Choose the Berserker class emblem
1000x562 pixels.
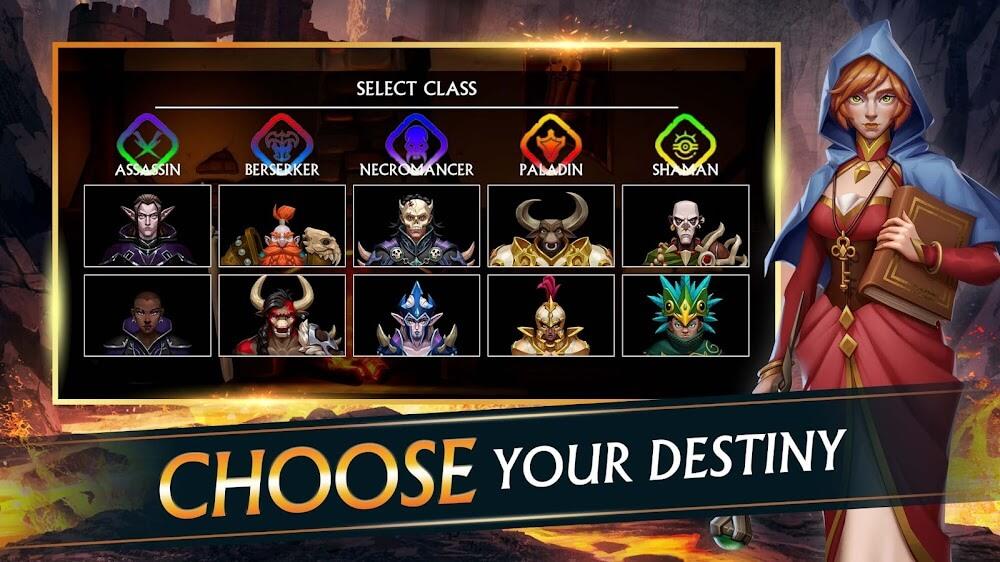tap(281, 143)
